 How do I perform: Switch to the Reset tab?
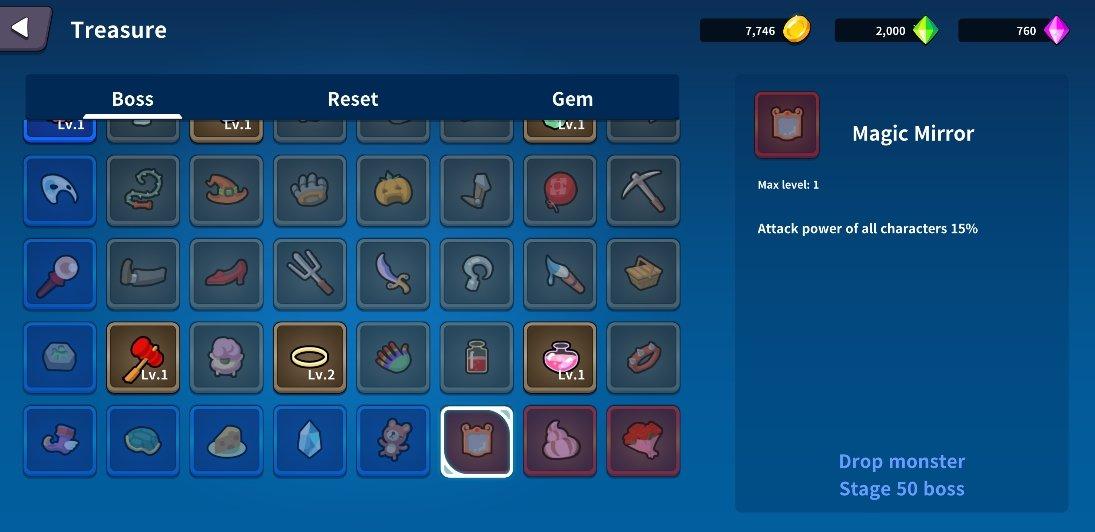pyautogui.click(x=353, y=99)
